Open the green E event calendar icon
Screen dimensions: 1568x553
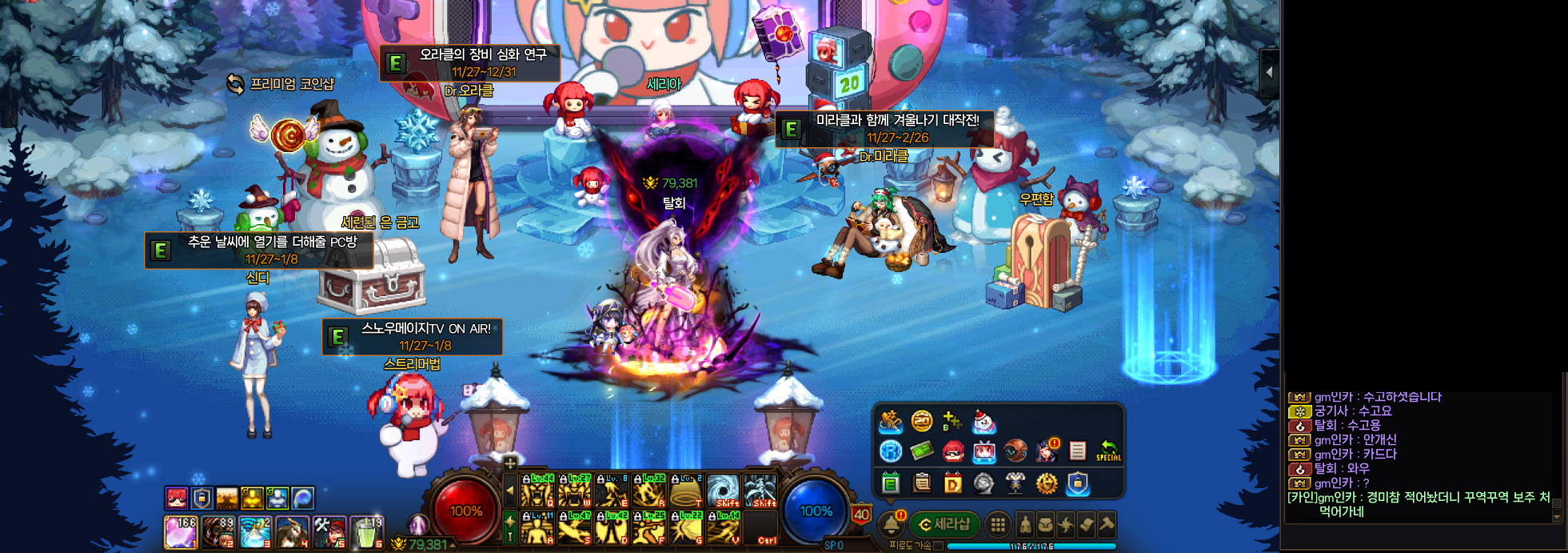[x=890, y=483]
